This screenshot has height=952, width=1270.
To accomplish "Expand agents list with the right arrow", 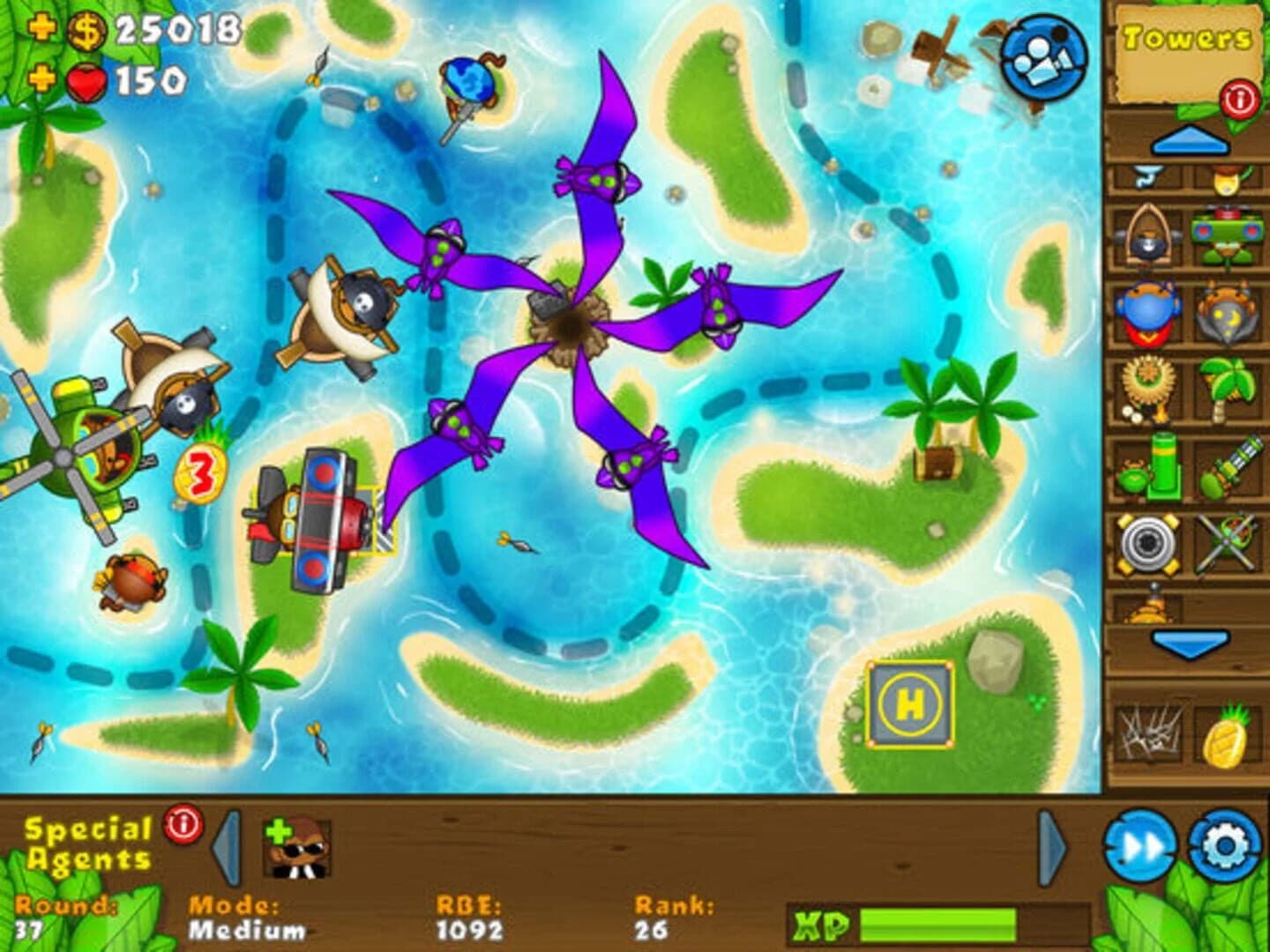I will [1050, 844].
